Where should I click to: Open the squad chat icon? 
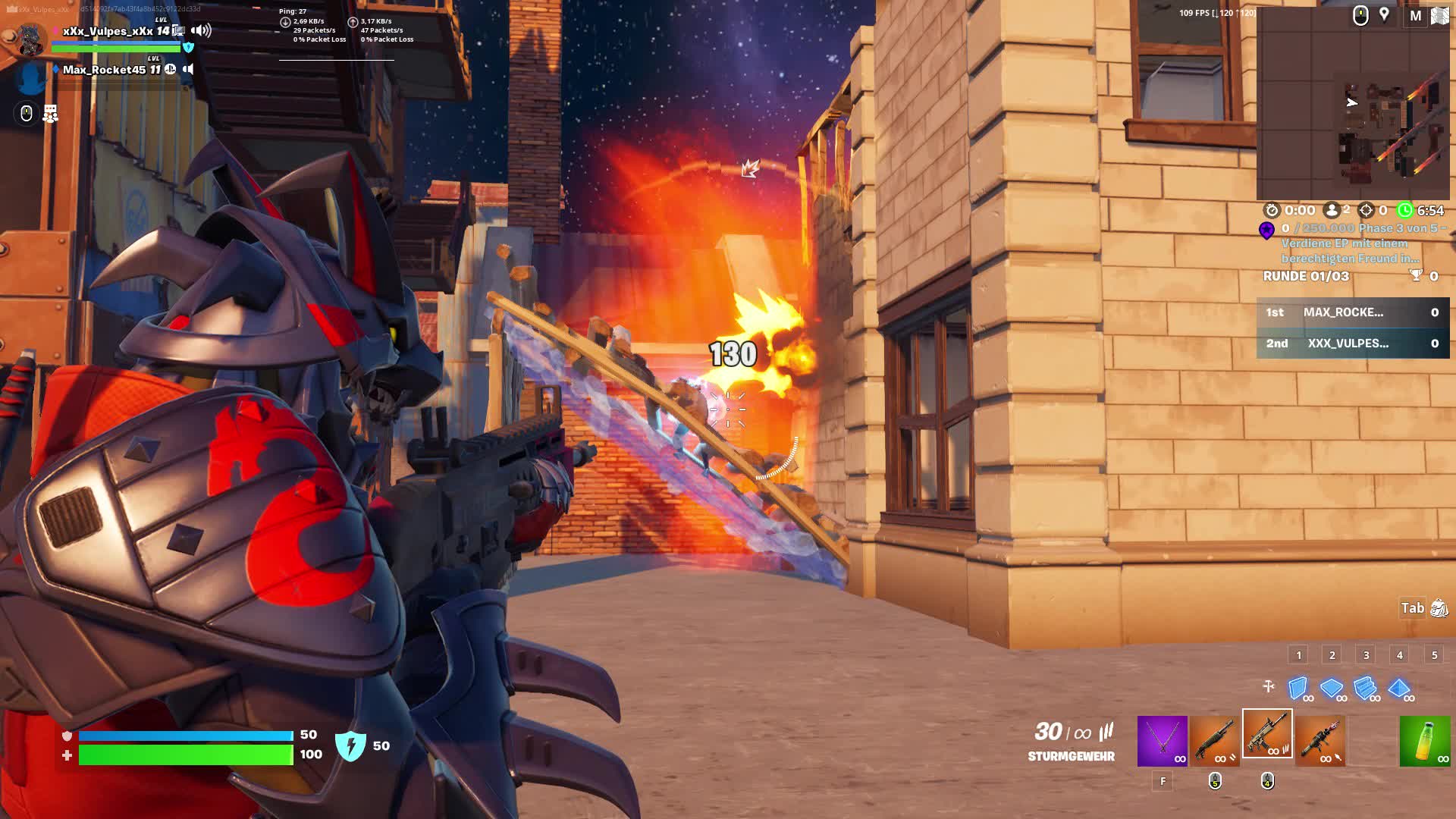[50, 114]
